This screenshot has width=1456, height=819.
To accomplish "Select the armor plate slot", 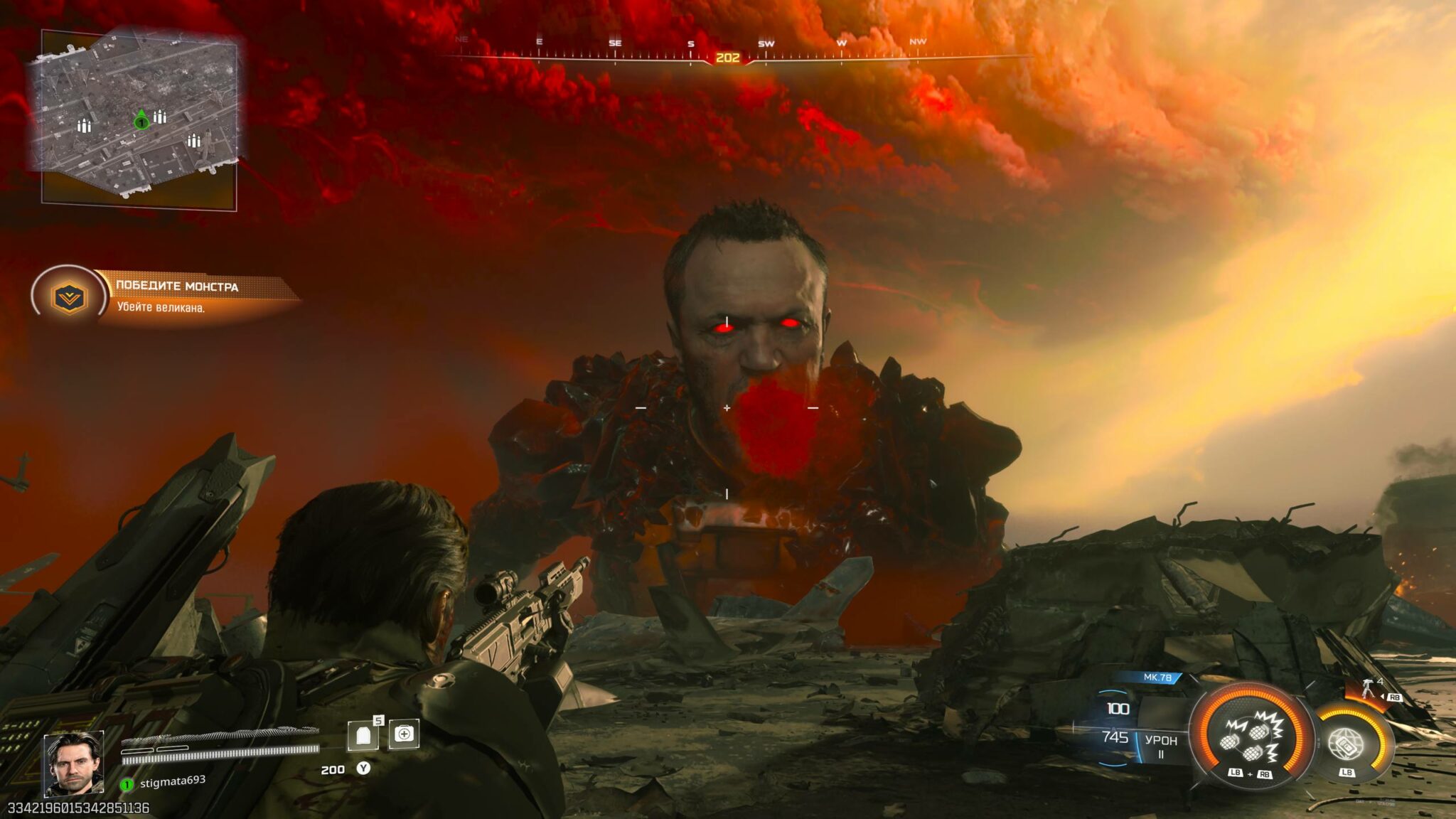I will click(x=363, y=737).
